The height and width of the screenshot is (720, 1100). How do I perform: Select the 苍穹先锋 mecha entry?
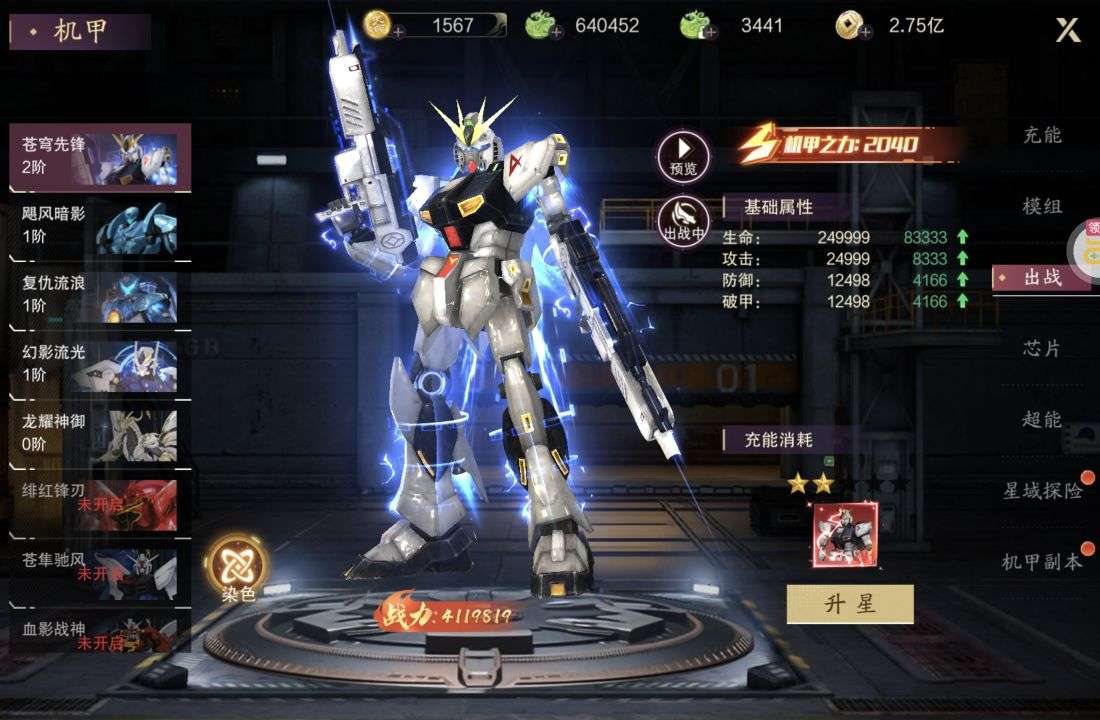pos(99,156)
